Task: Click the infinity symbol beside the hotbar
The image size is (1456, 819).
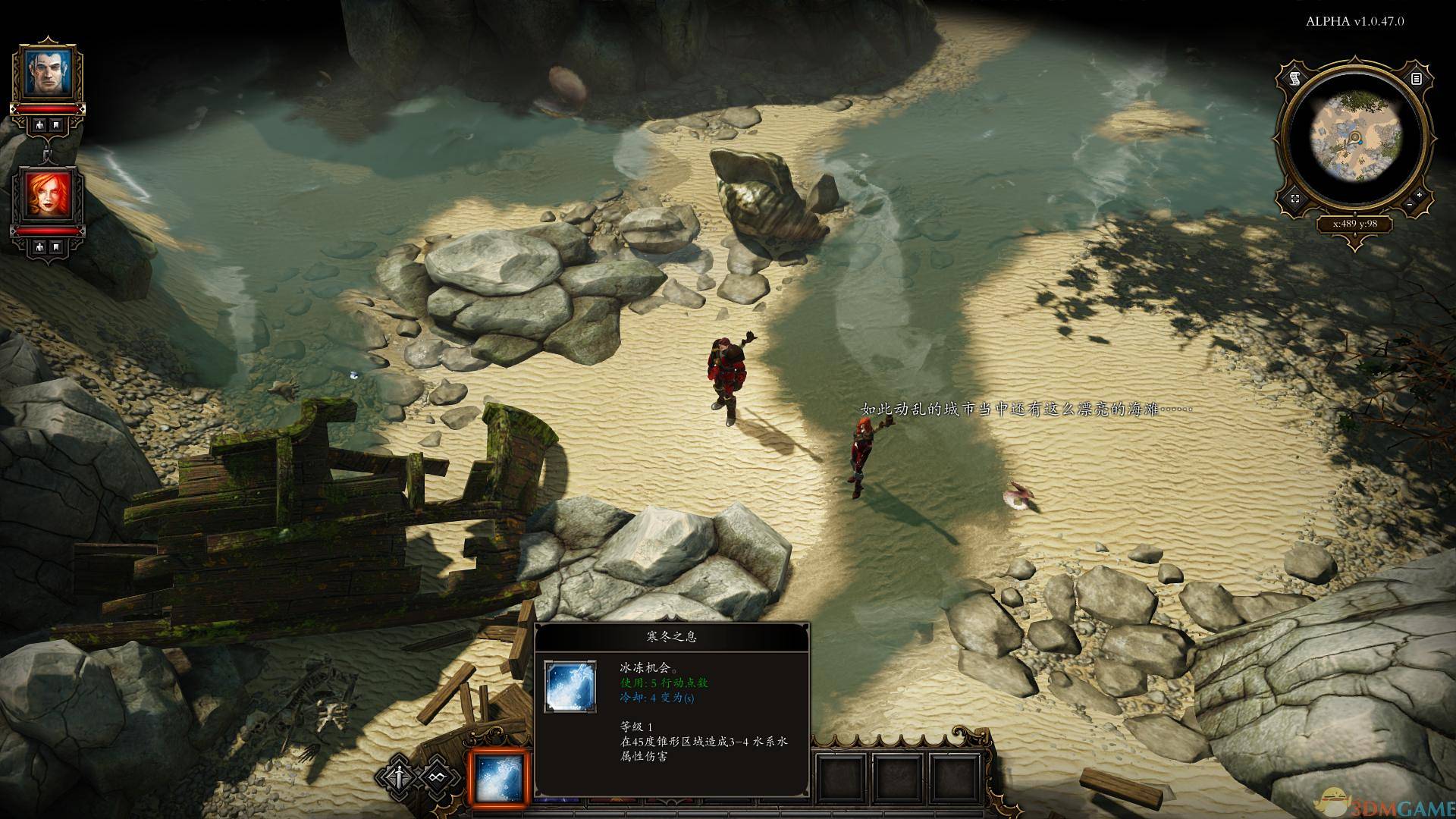Action: coord(435,777)
